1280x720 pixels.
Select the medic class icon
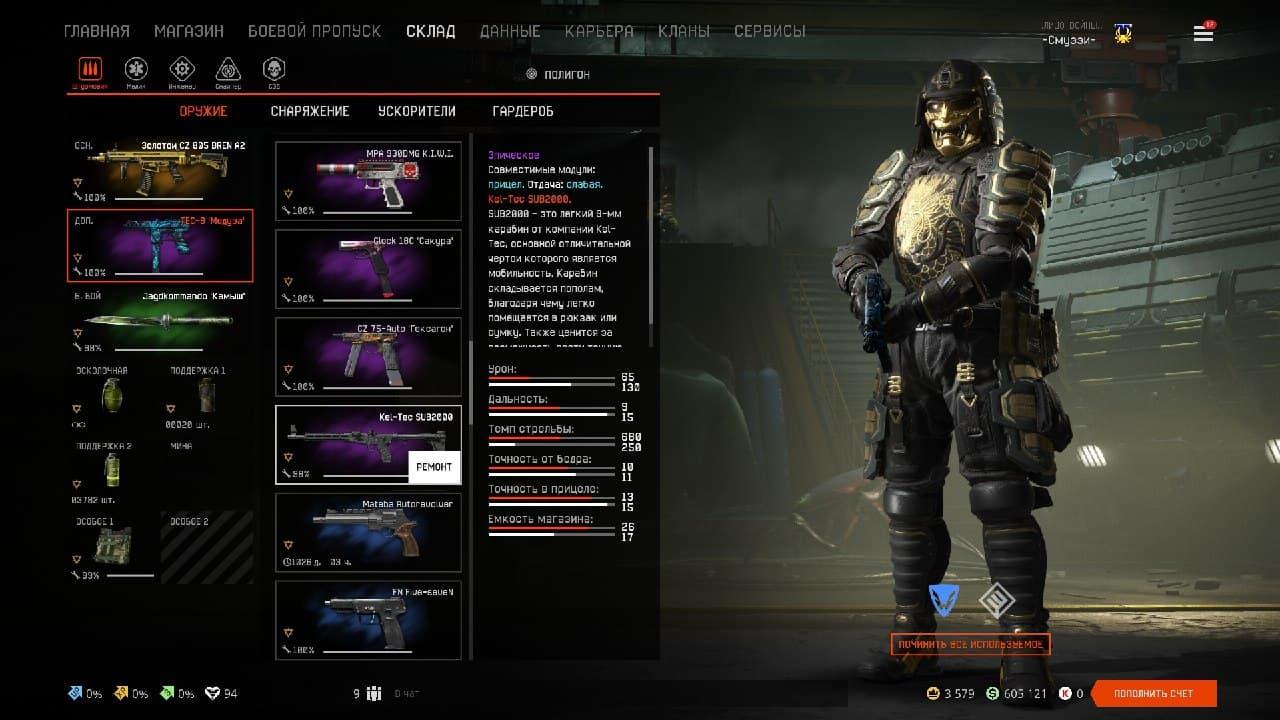coord(136,69)
